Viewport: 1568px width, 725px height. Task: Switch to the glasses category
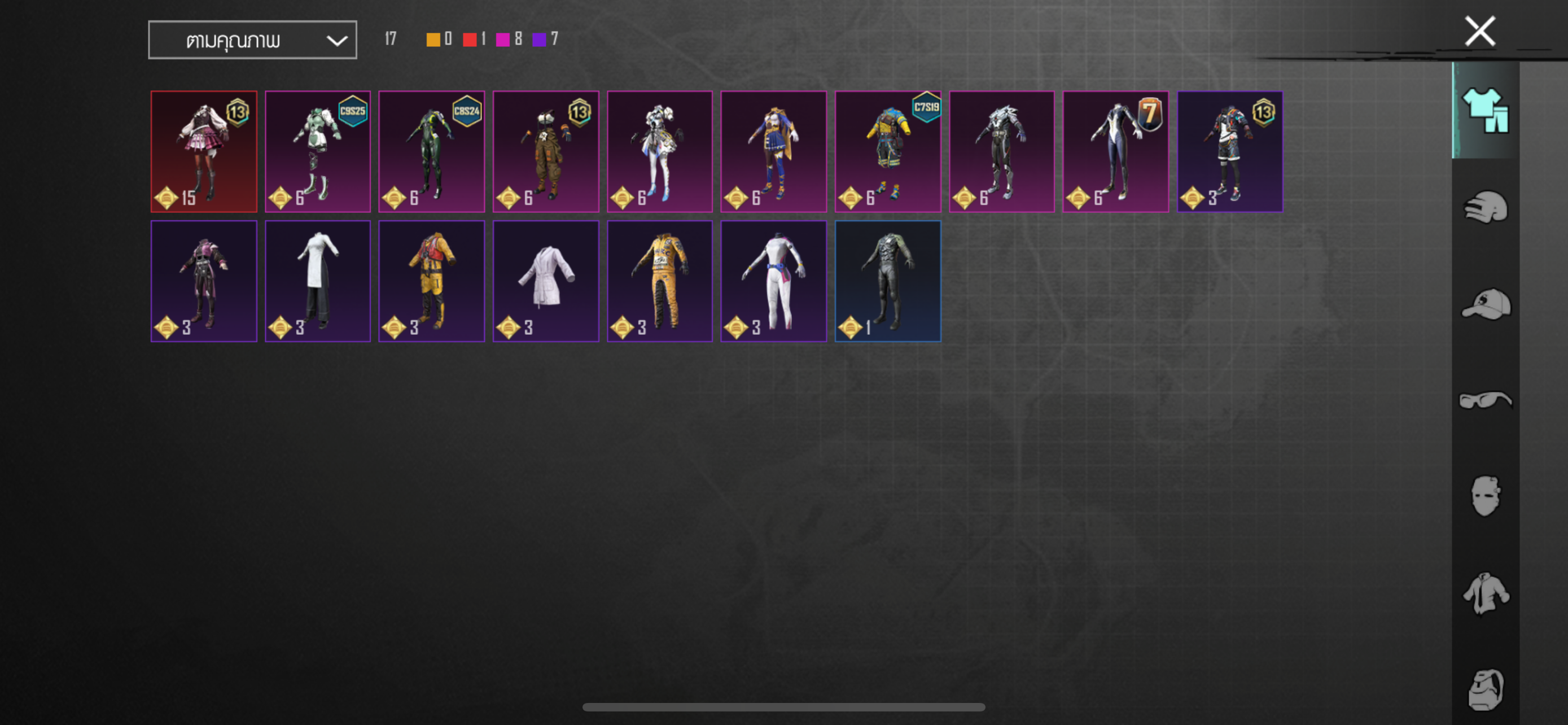[1485, 400]
